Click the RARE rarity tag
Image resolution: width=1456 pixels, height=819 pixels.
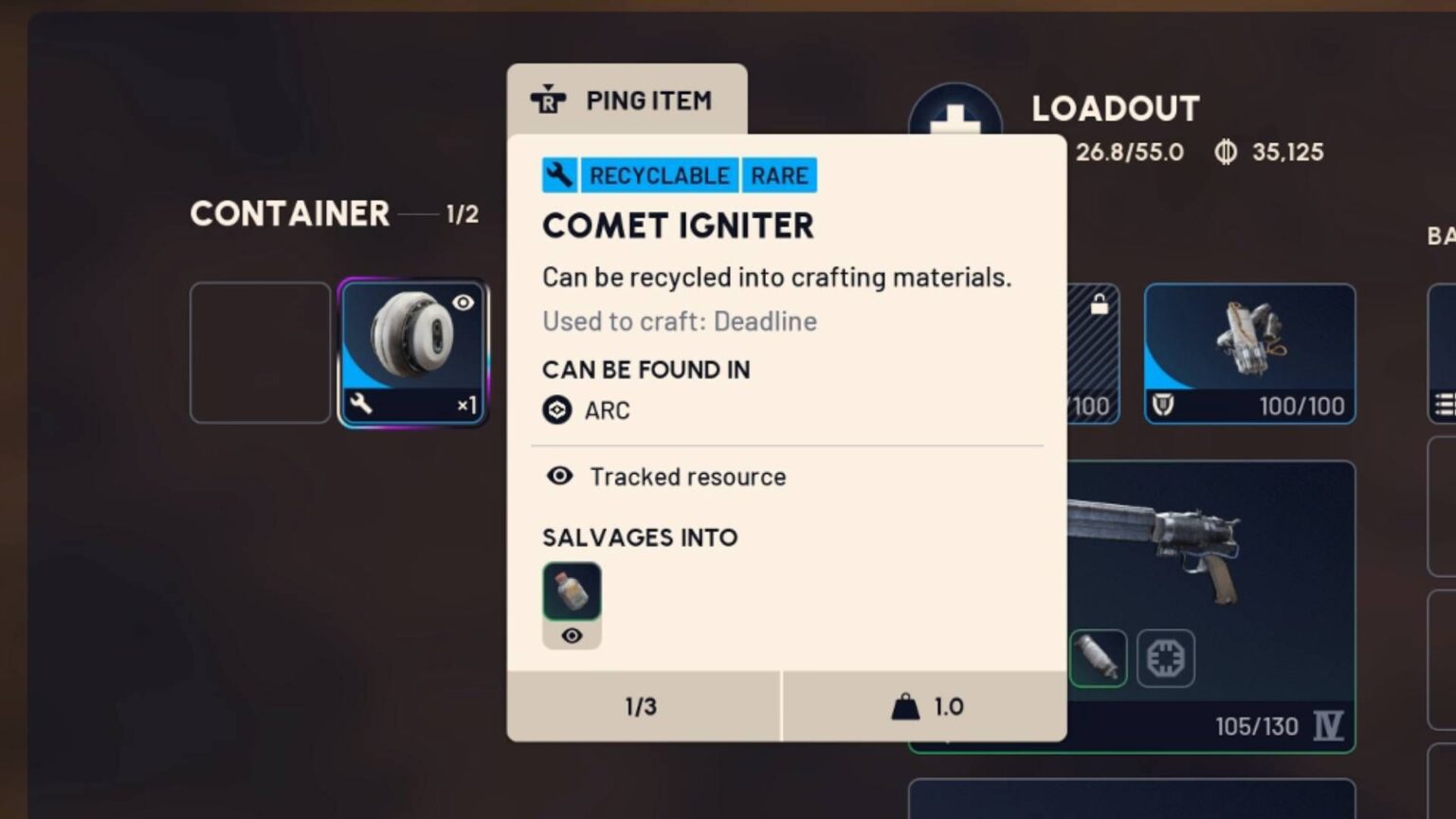(777, 174)
